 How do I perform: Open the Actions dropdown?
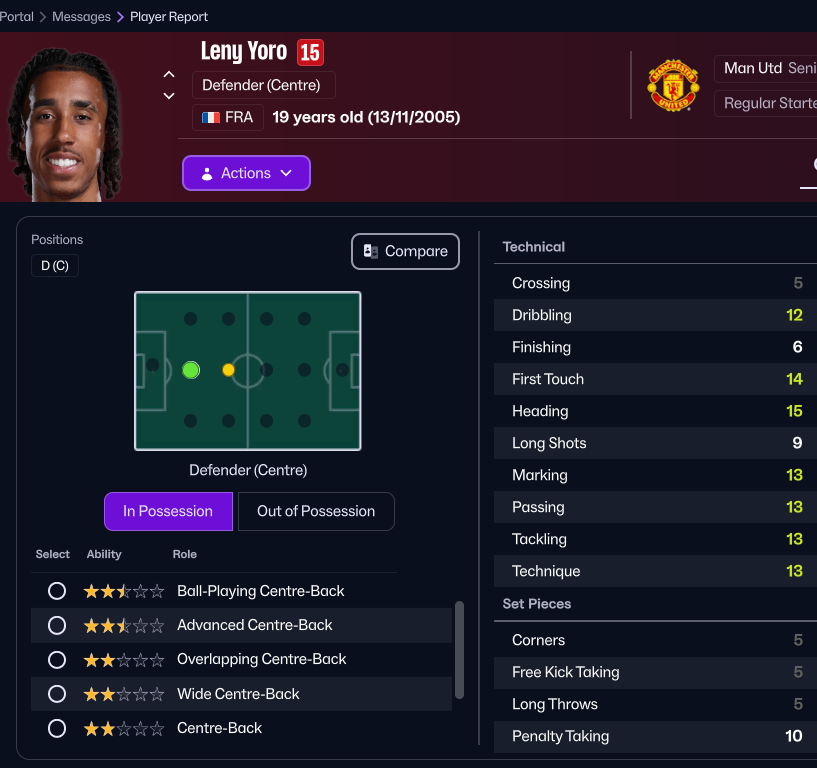pyautogui.click(x=246, y=173)
